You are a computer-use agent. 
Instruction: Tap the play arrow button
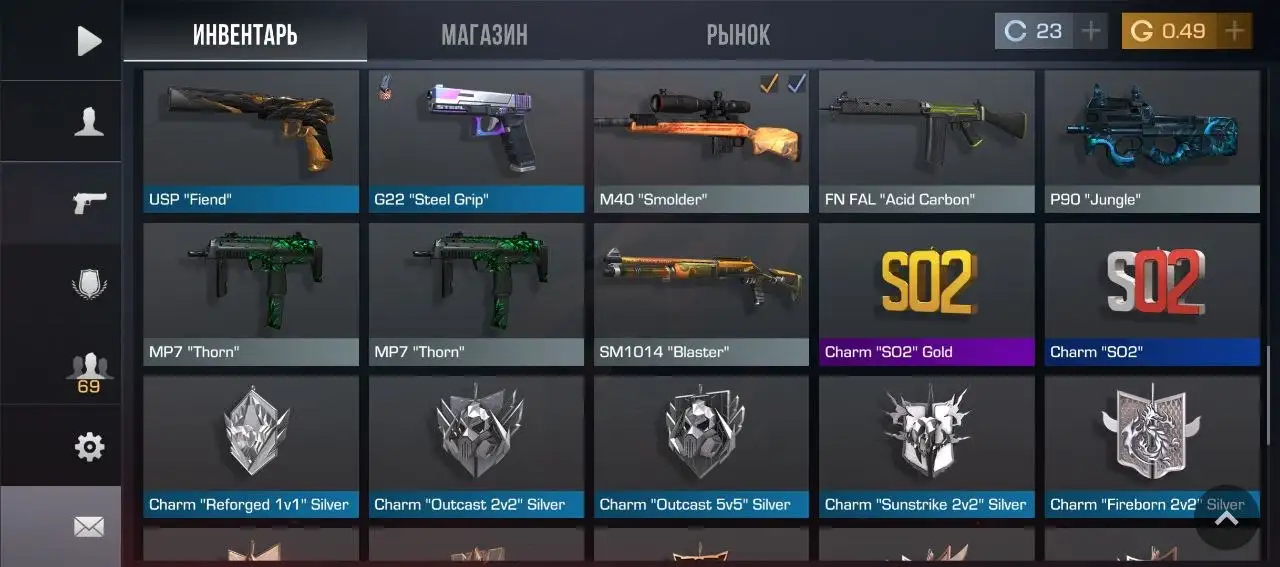[x=89, y=40]
